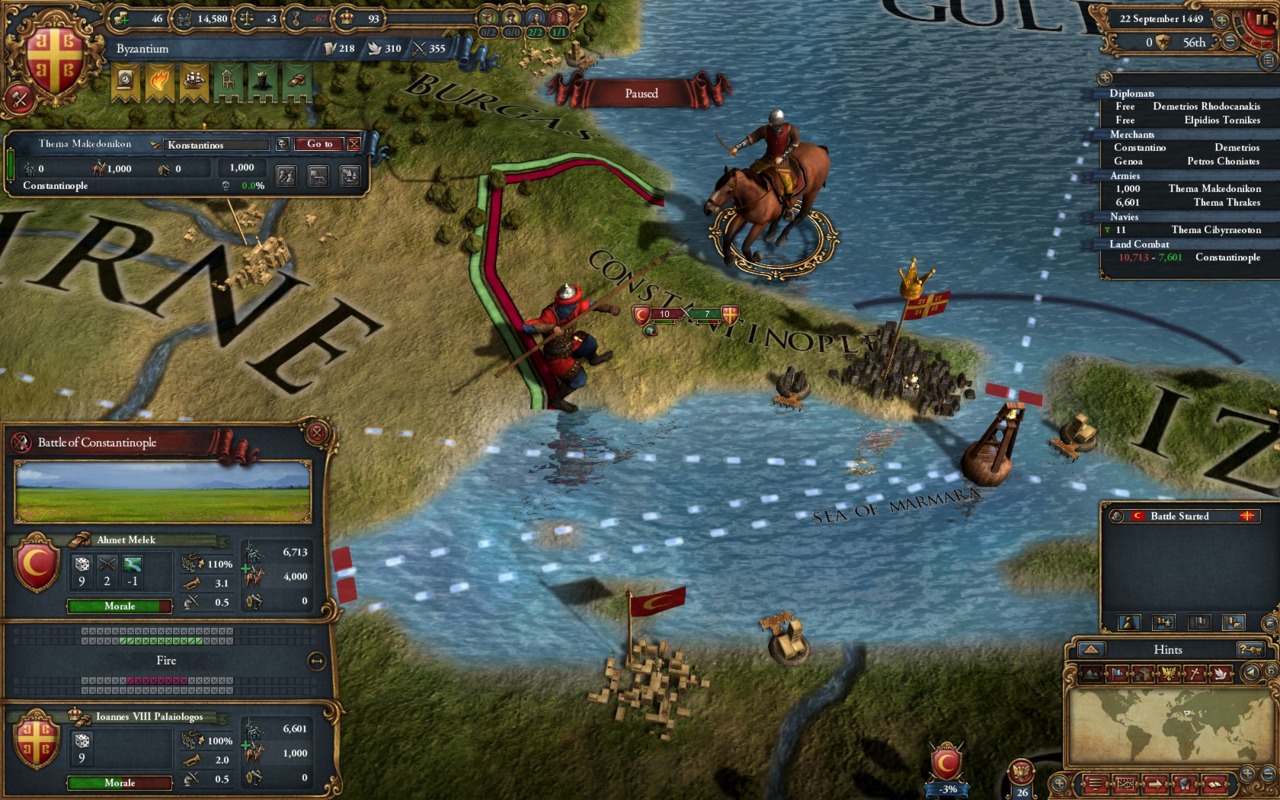Open the imperial eagle map mode

tap(1169, 672)
